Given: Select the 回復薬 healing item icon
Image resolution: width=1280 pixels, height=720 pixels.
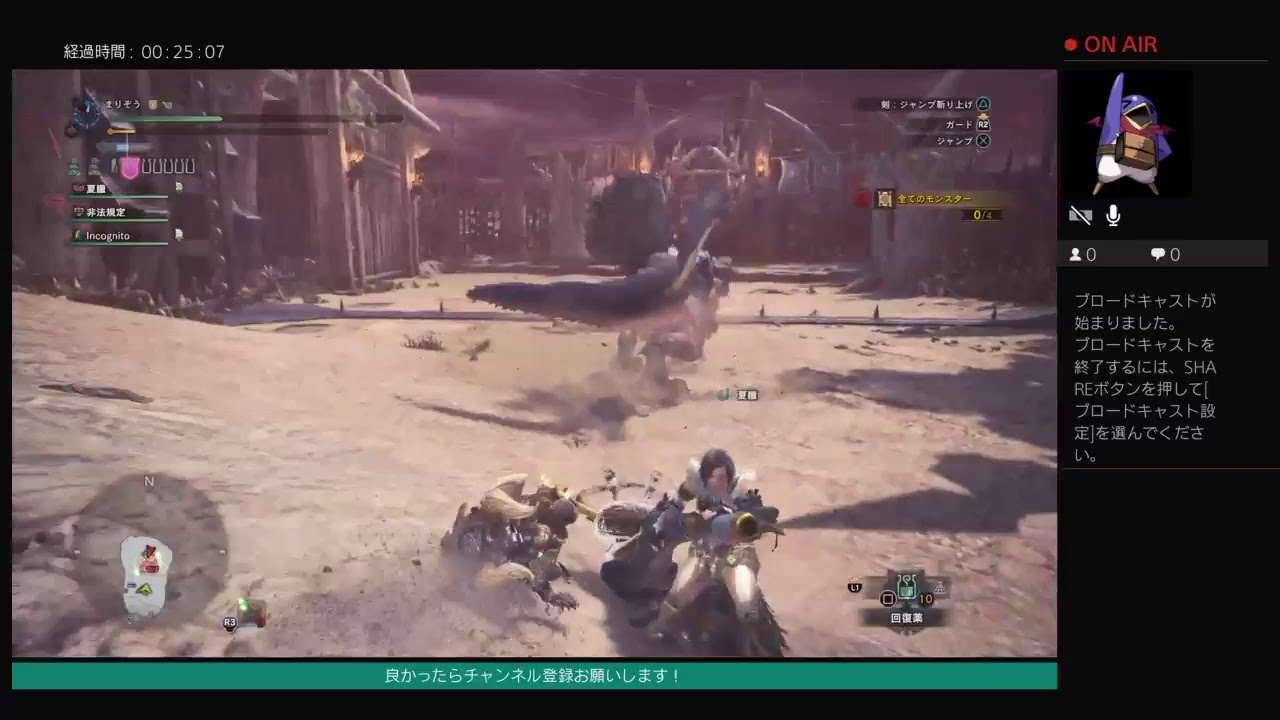Looking at the screenshot, I should pos(905,585).
